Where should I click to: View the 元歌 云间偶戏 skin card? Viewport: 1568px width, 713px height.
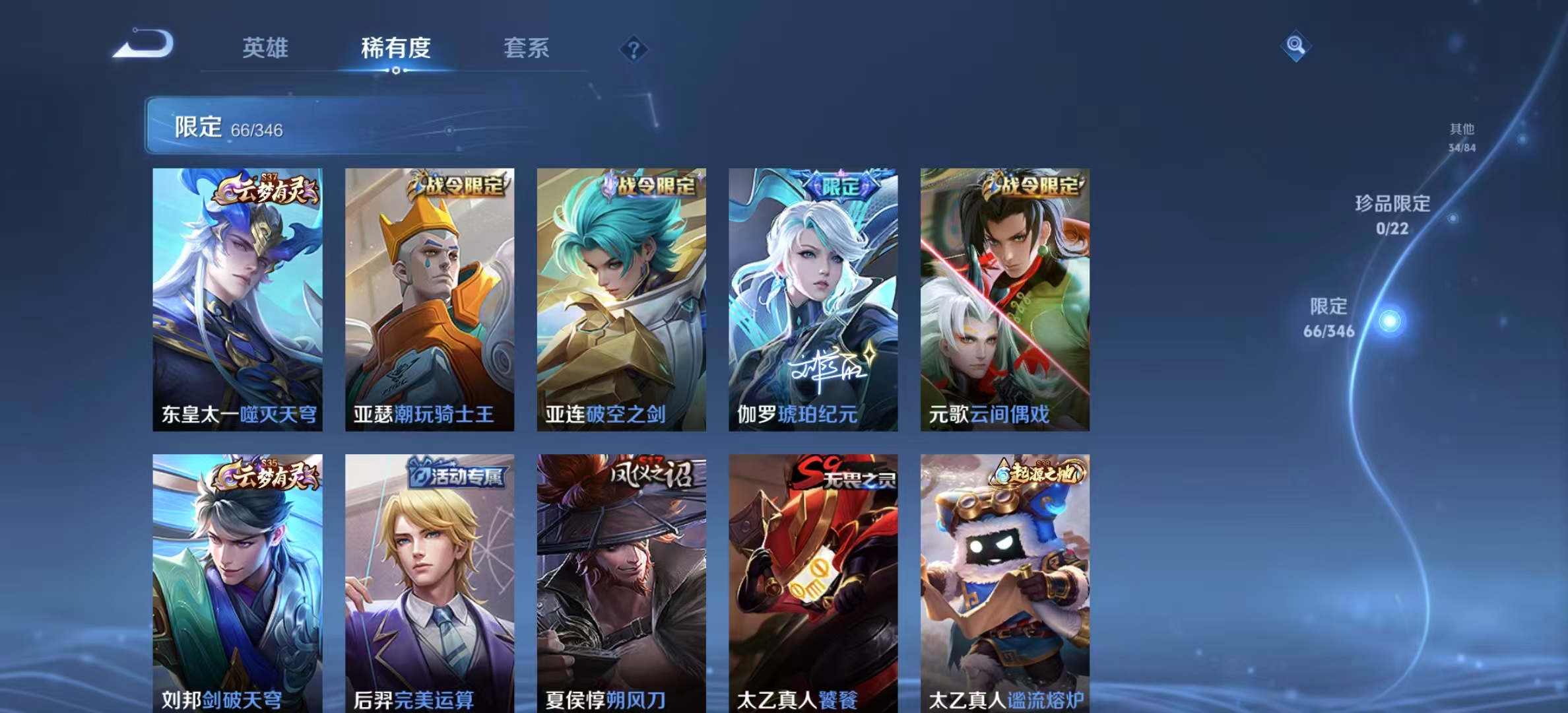pos(1005,300)
